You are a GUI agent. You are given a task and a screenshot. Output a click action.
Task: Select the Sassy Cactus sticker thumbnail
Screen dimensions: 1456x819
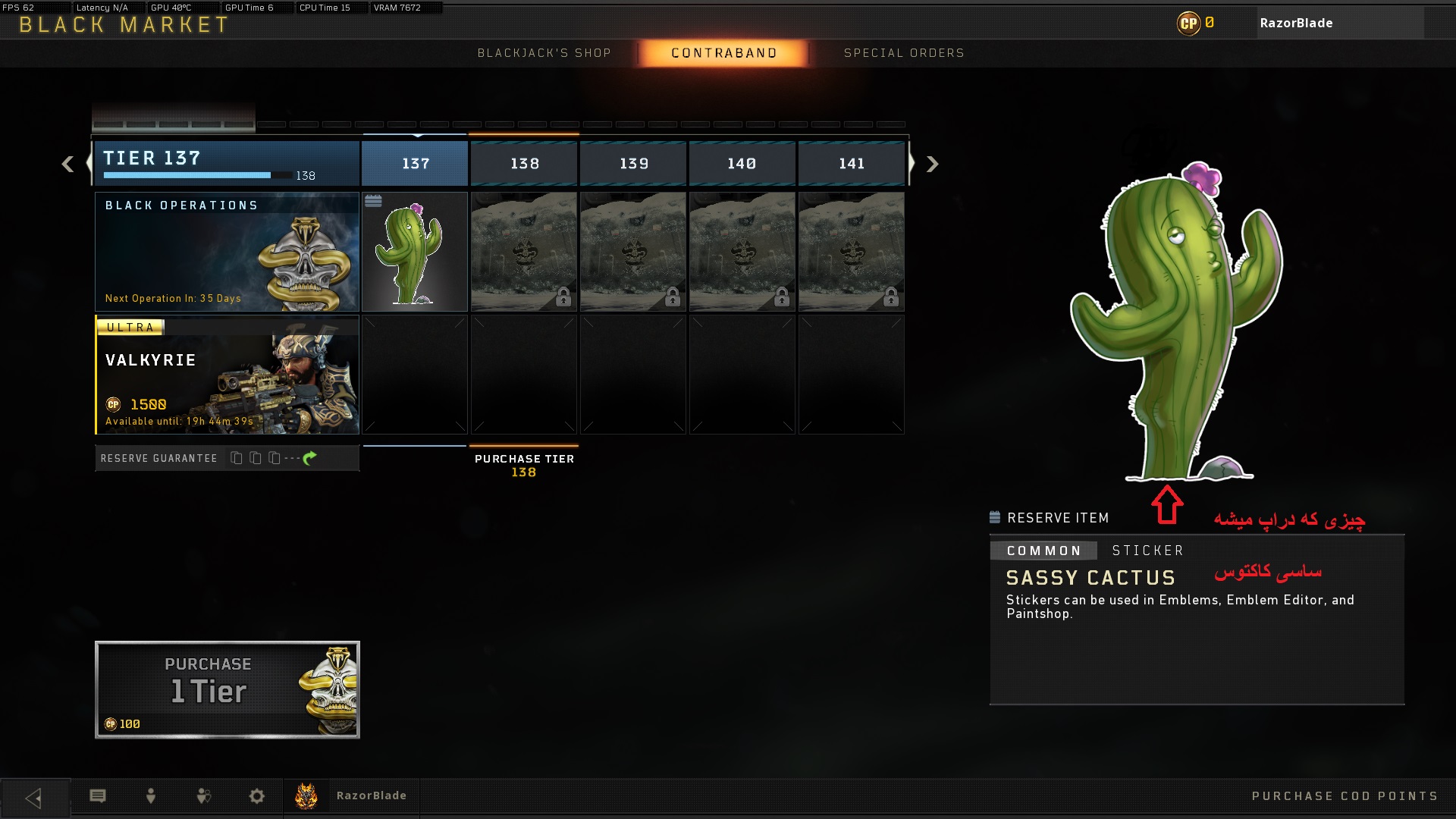415,251
